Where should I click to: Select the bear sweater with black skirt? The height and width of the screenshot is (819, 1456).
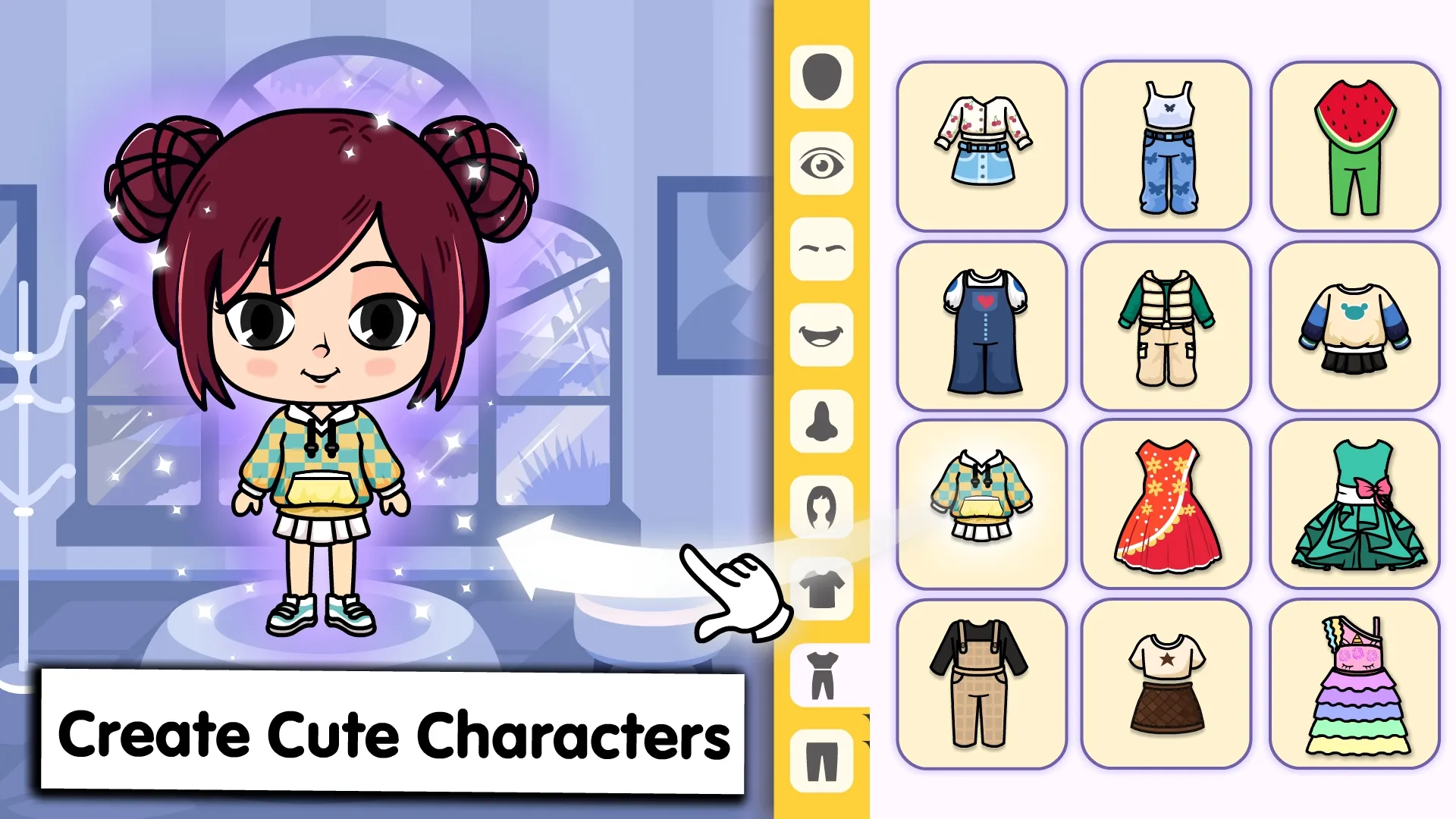coord(1354,326)
